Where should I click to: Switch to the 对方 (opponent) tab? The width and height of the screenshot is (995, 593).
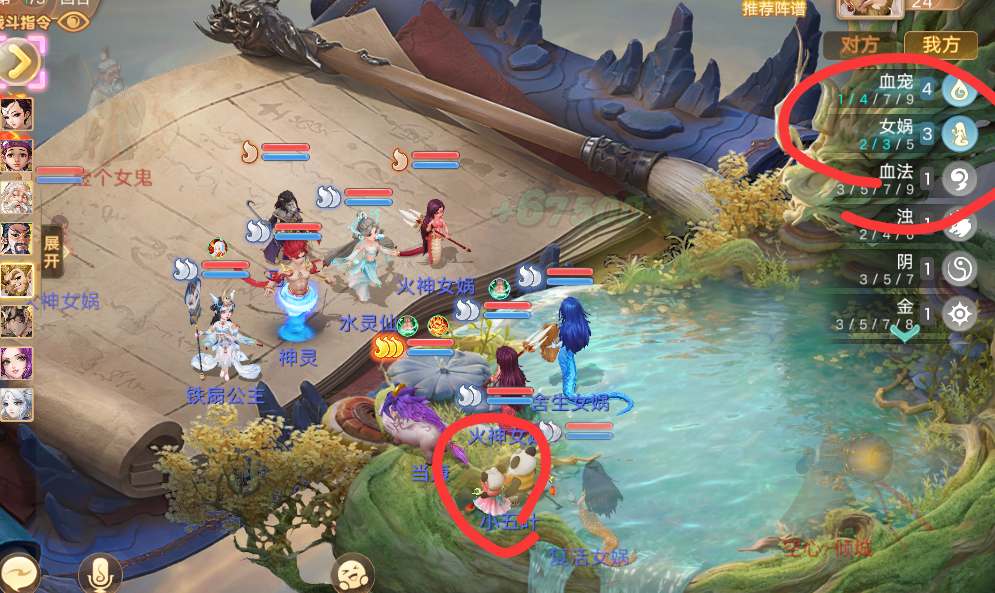point(861,45)
